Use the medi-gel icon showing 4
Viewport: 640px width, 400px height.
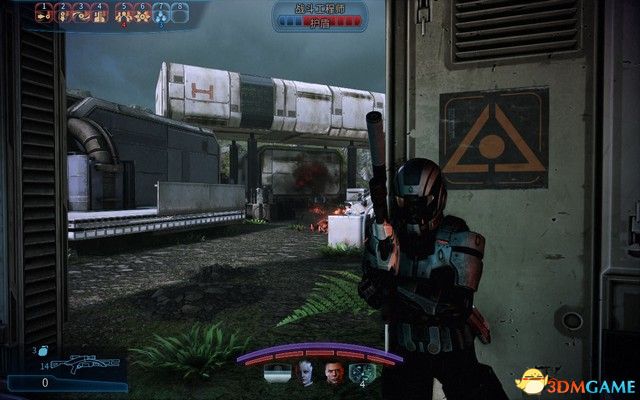pyautogui.click(x=361, y=372)
